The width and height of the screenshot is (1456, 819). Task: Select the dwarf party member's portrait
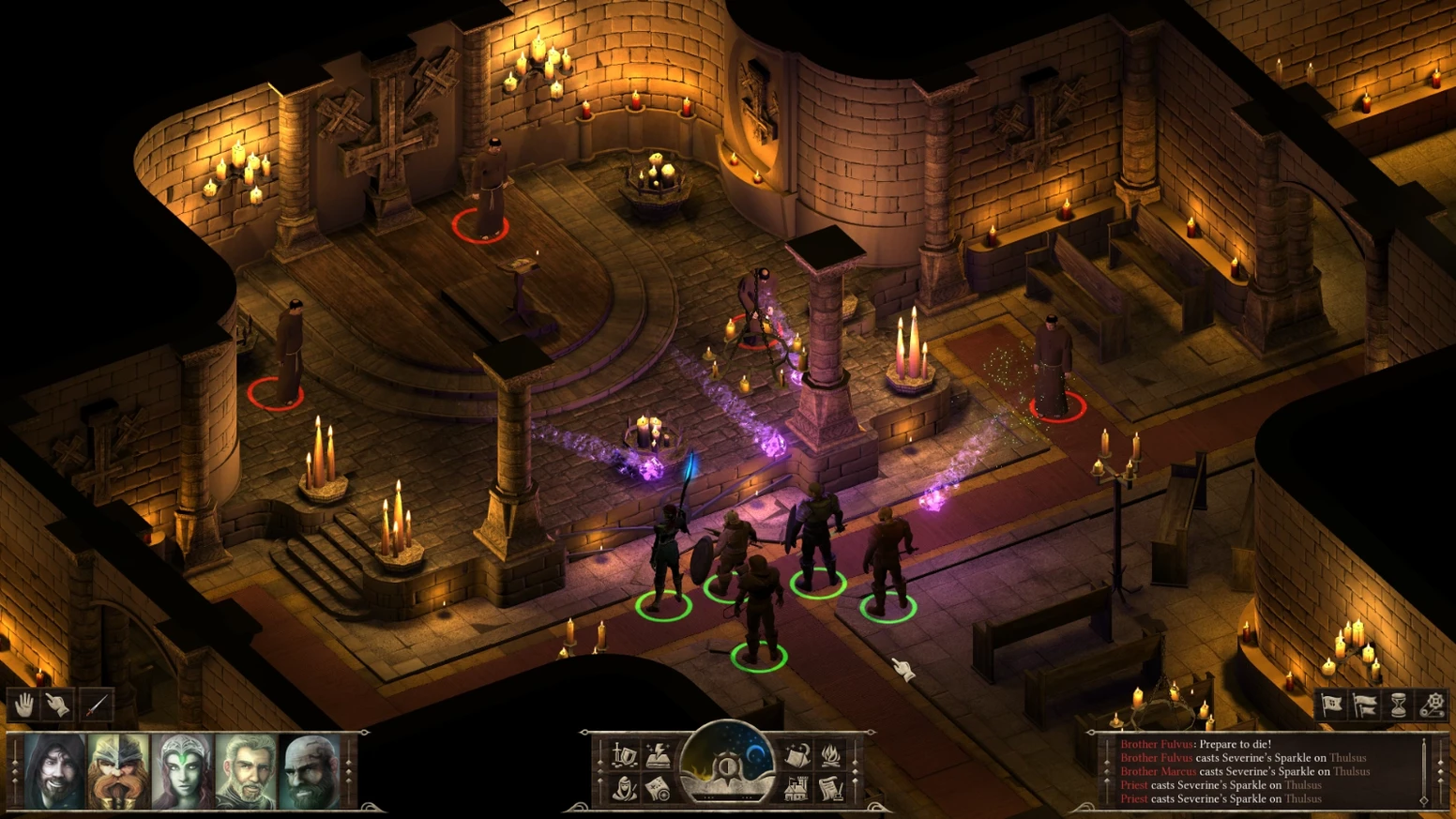116,772
